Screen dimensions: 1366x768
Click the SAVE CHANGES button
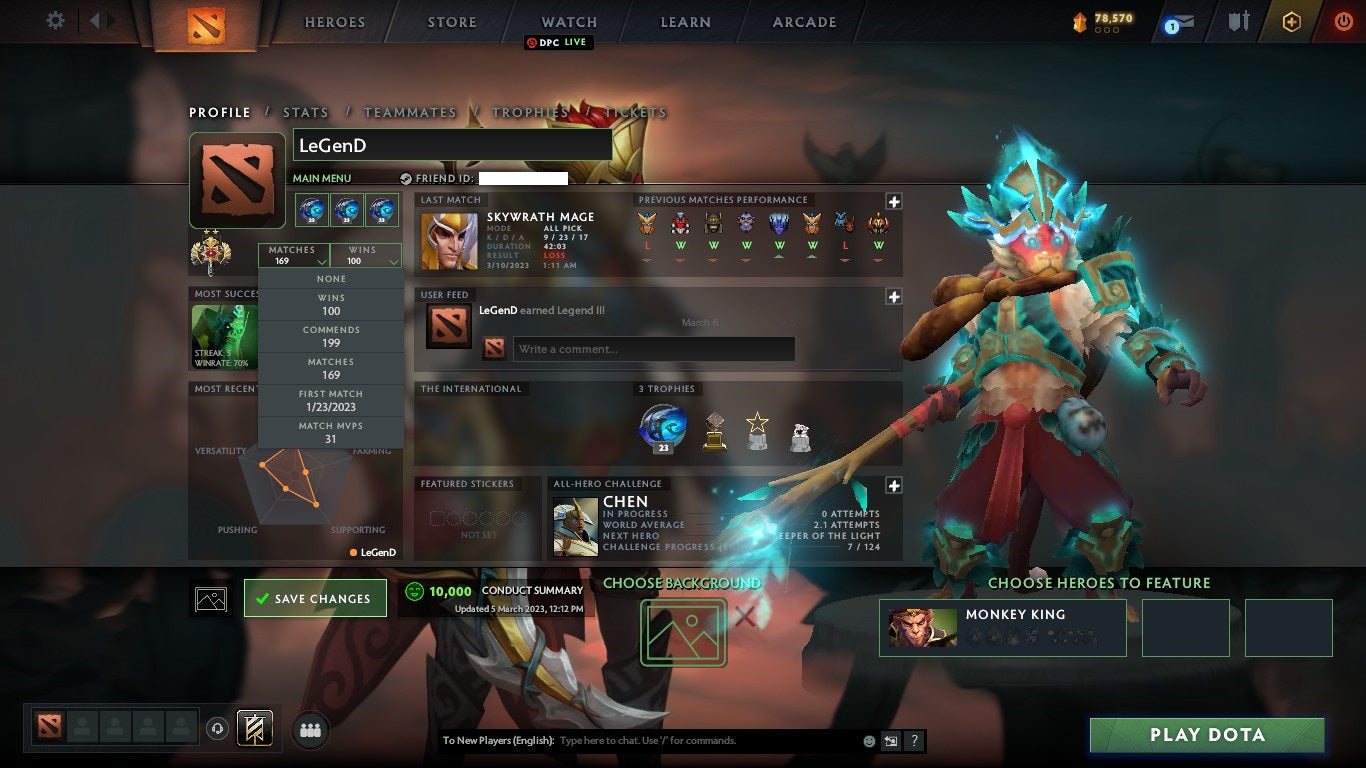tap(315, 597)
